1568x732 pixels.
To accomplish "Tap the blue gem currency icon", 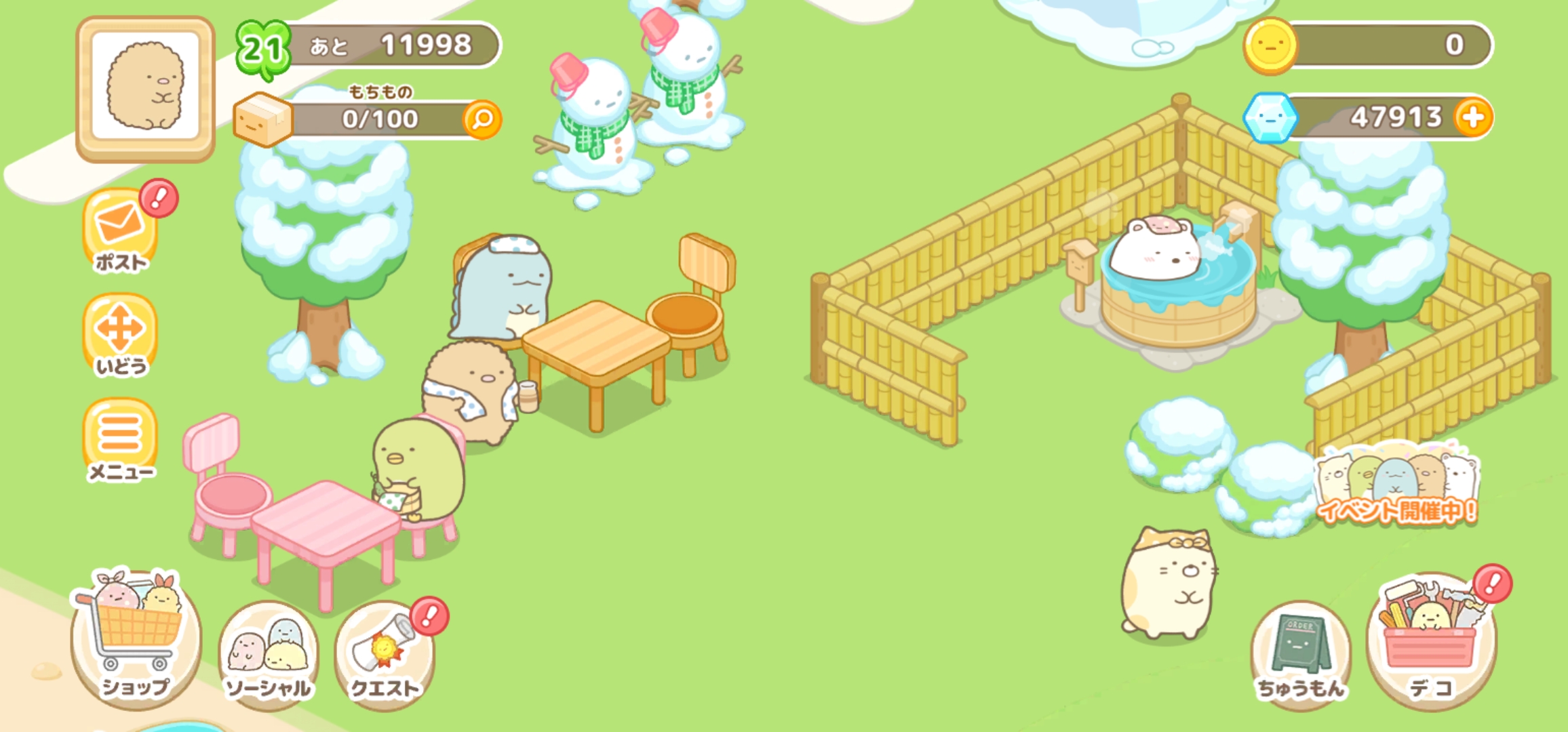I will click(x=1270, y=118).
